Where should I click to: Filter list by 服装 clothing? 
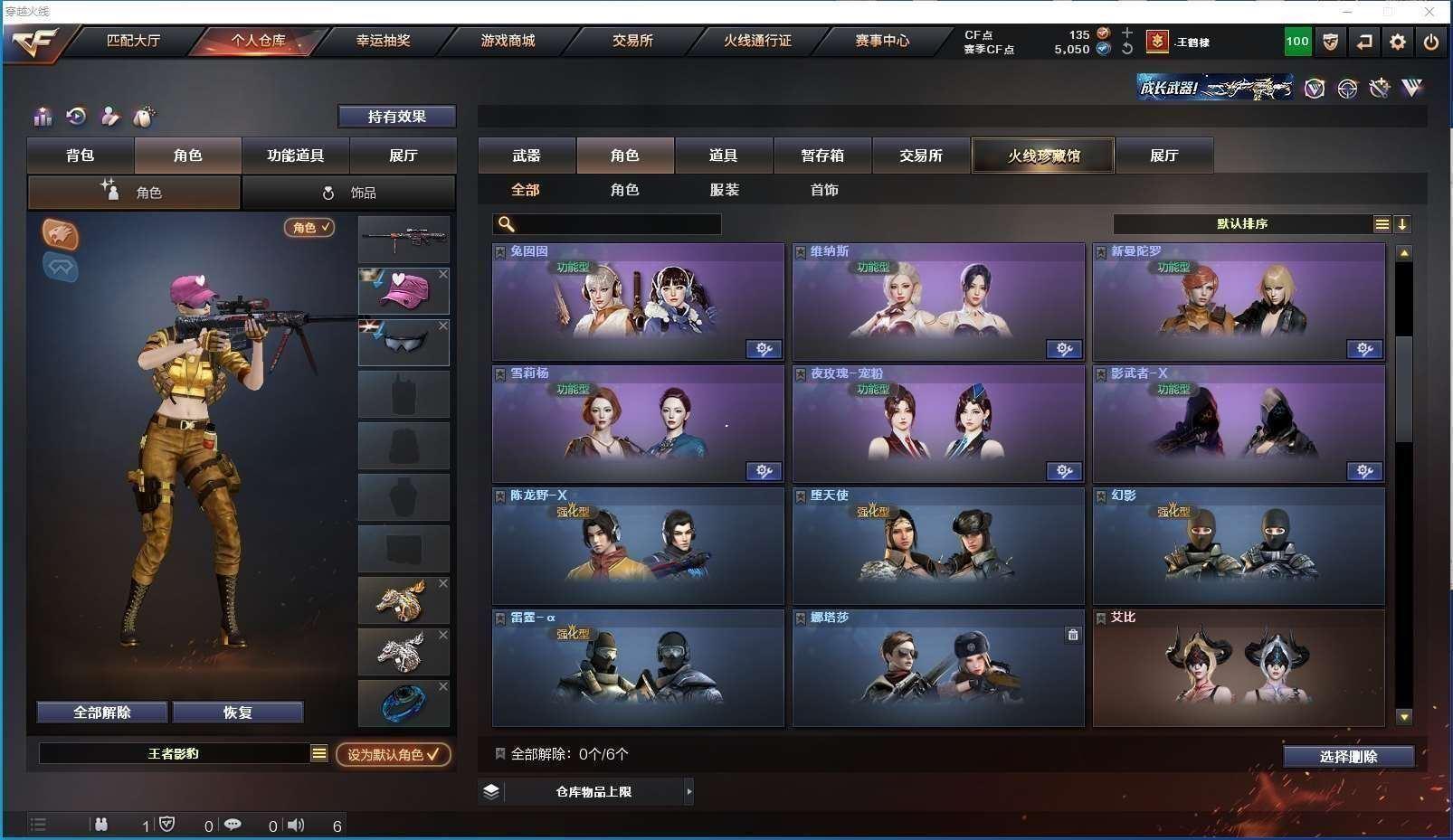coord(725,190)
